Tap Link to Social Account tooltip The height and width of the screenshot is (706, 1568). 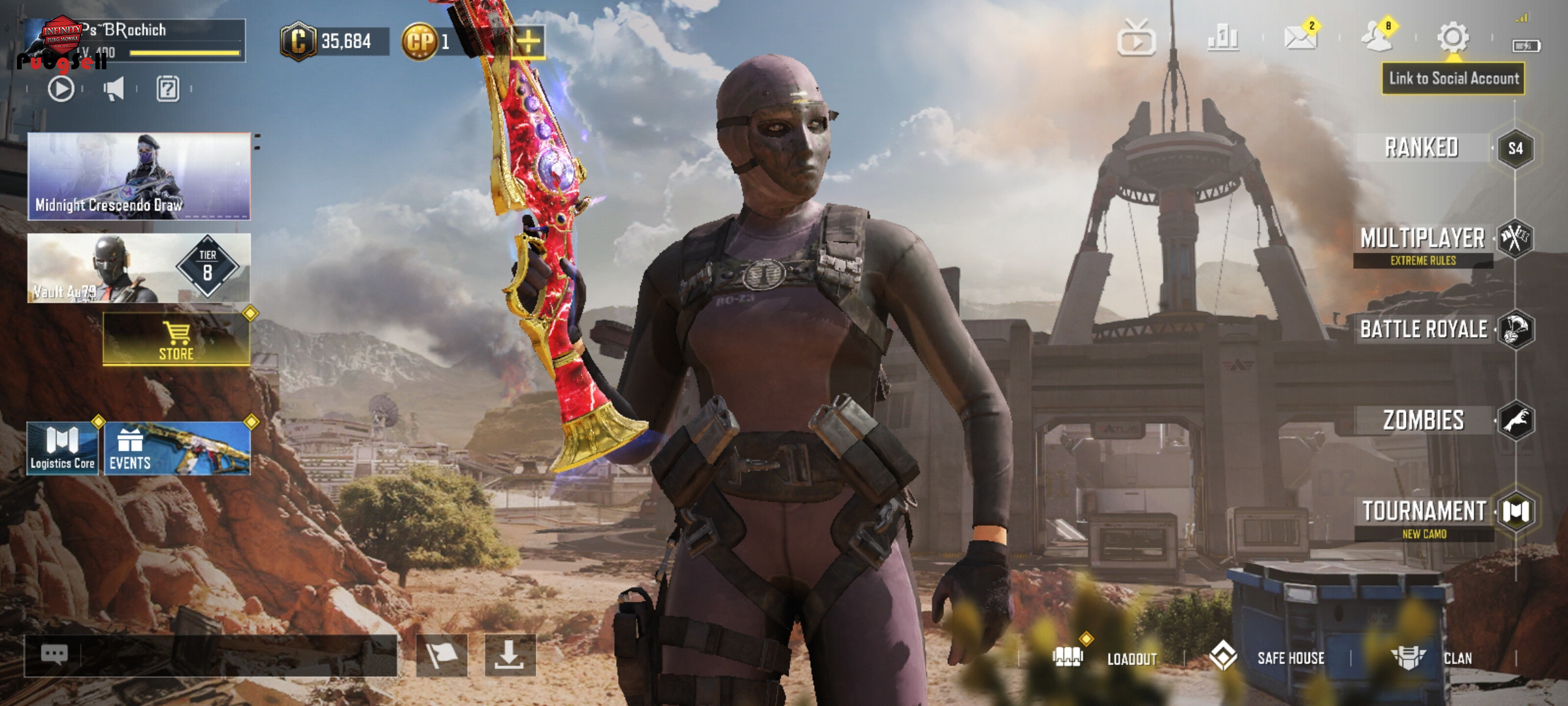1454,78
